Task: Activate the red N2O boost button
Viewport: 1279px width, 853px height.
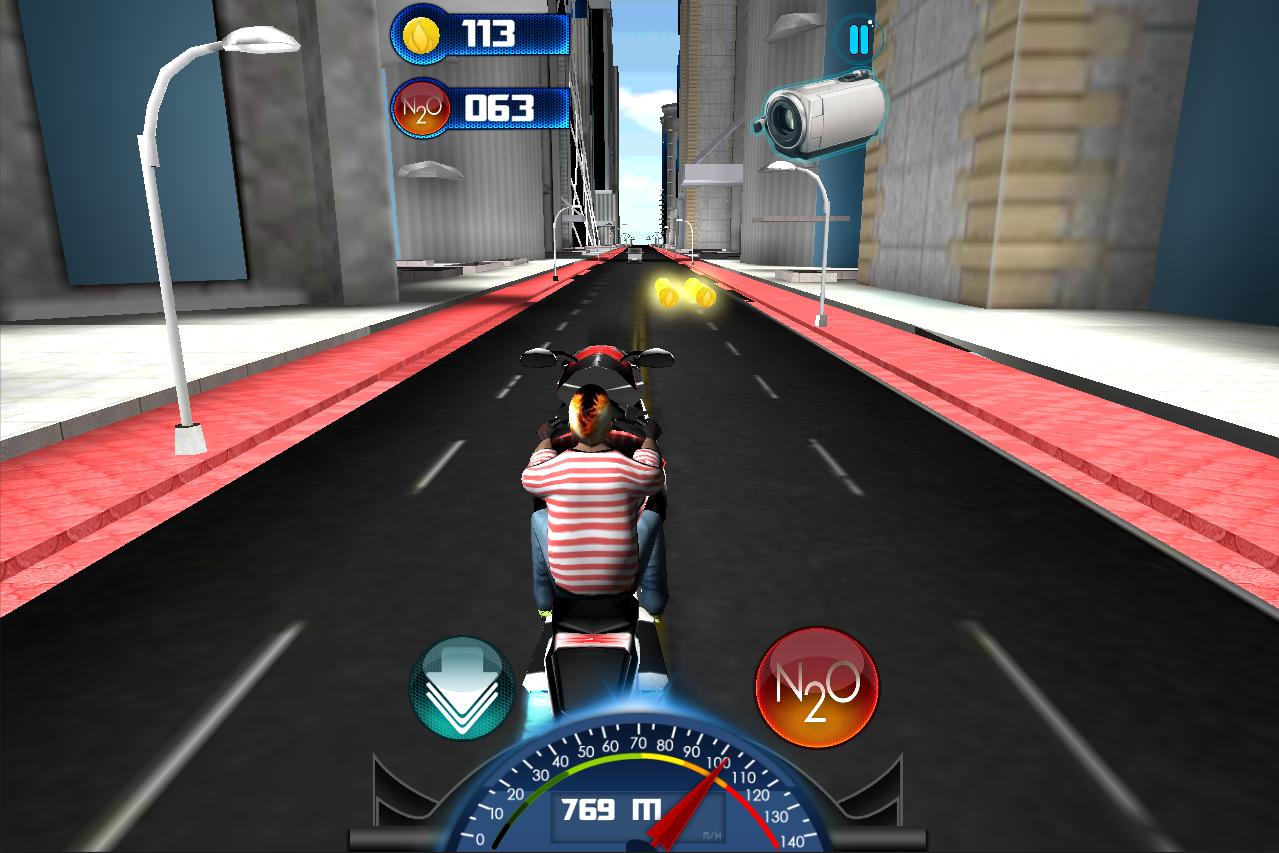Action: 817,687
